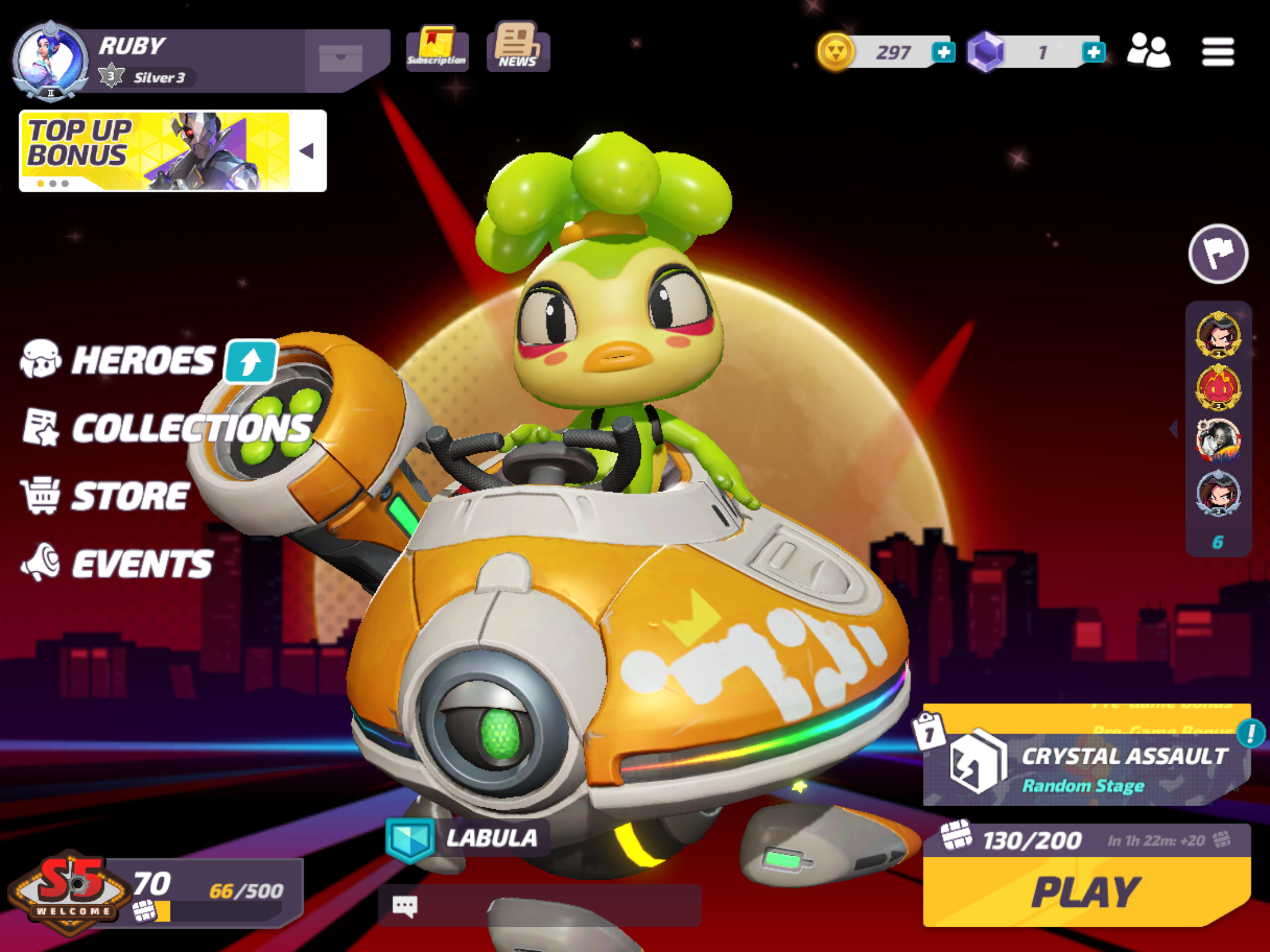The height and width of the screenshot is (952, 1270).
Task: Open the Top Up Bonus banner
Action: coord(156,151)
